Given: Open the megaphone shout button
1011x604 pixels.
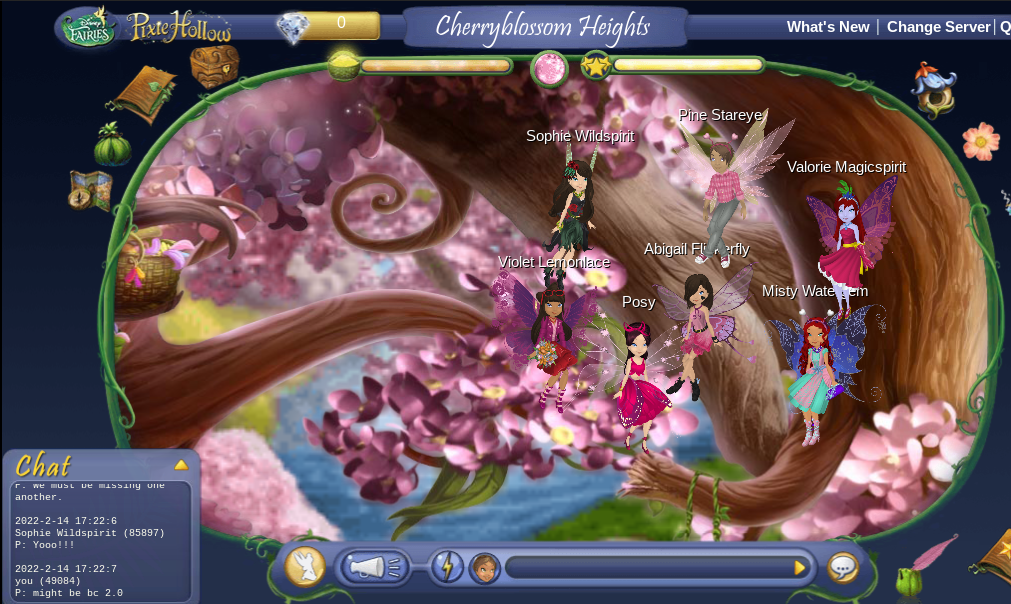Looking at the screenshot, I should [x=372, y=568].
